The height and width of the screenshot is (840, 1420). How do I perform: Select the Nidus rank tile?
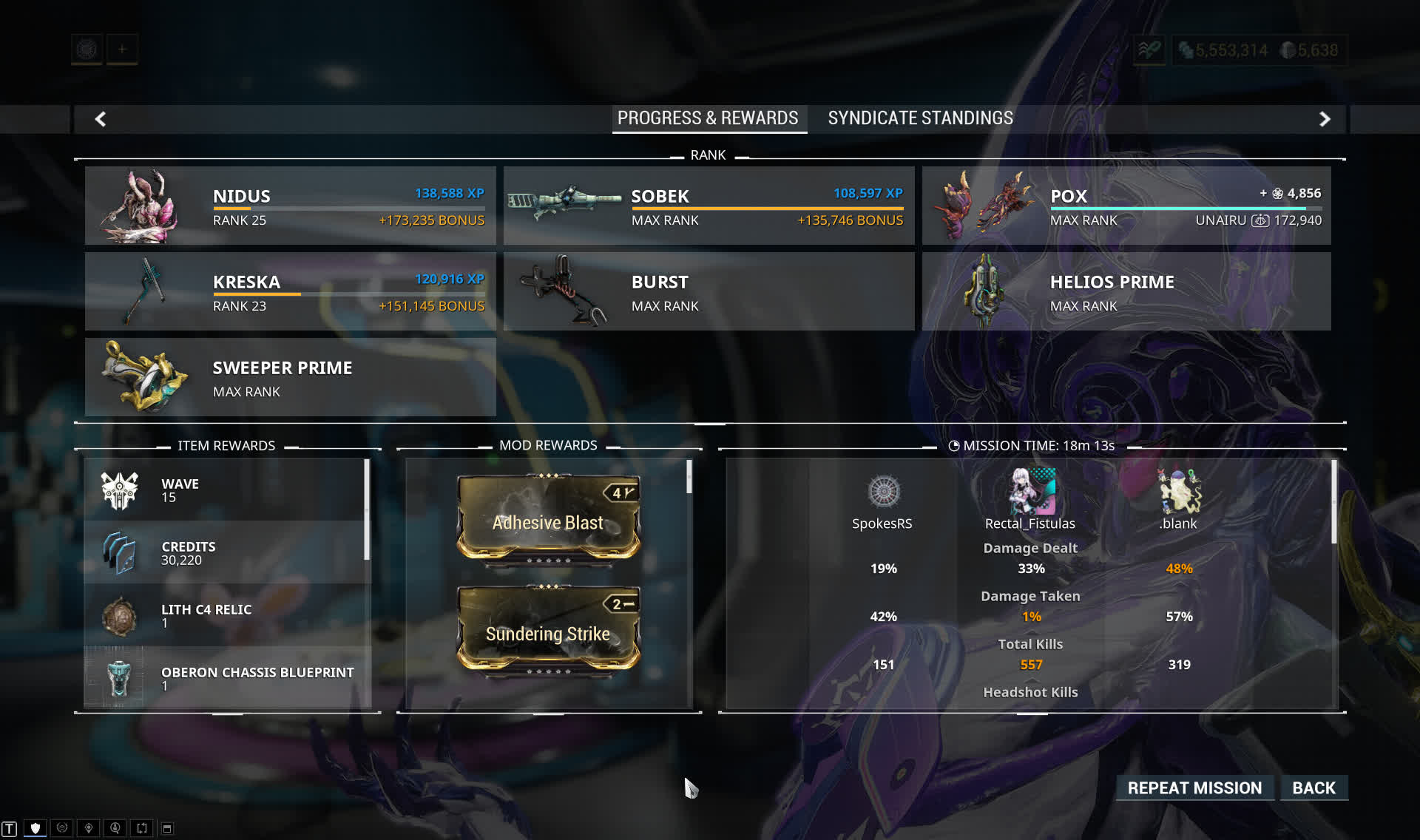tap(290, 206)
